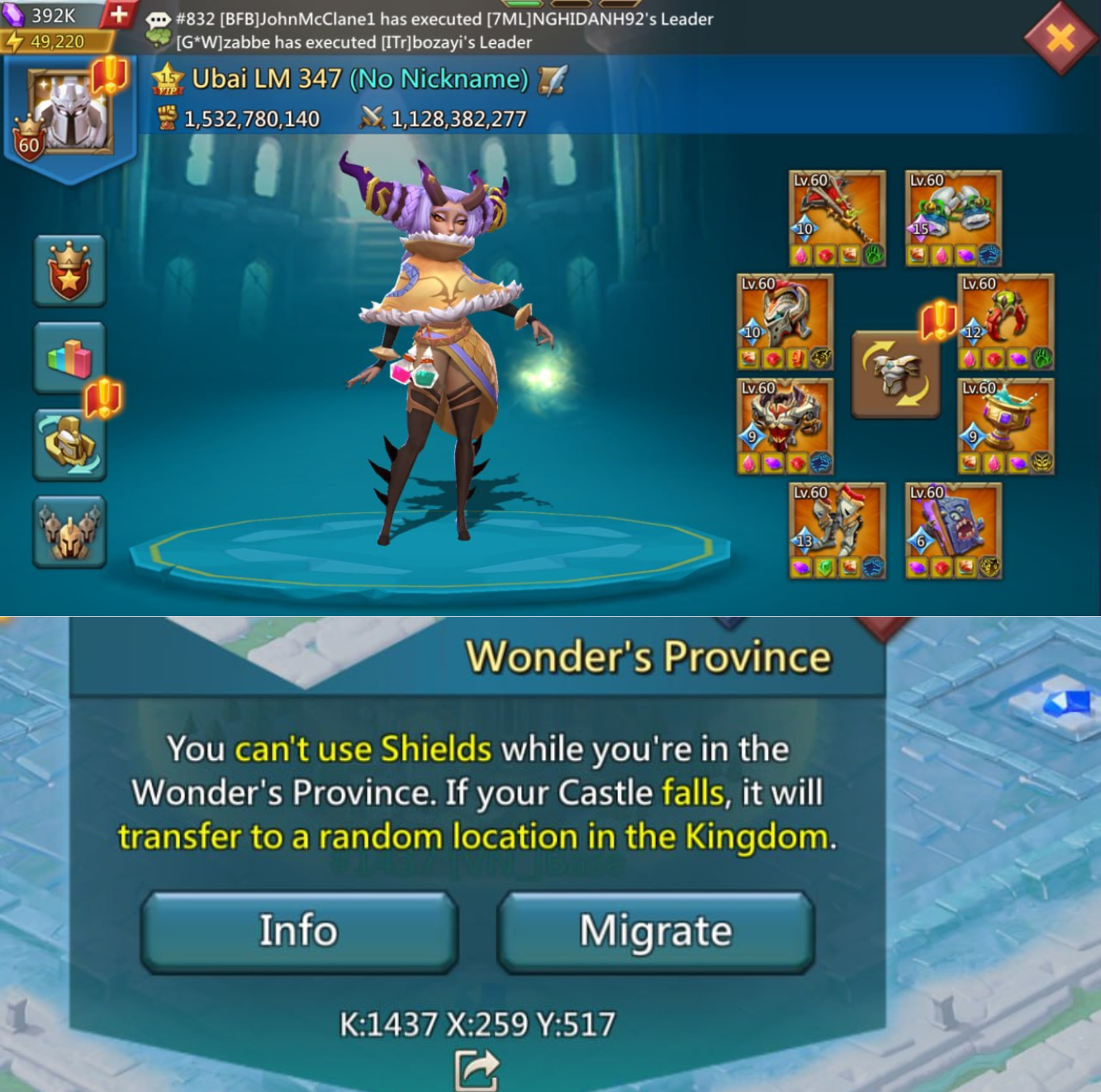Screen dimensions: 1101x1092
Task: Select the golden chalice accessory slot
Action: [x=1005, y=426]
